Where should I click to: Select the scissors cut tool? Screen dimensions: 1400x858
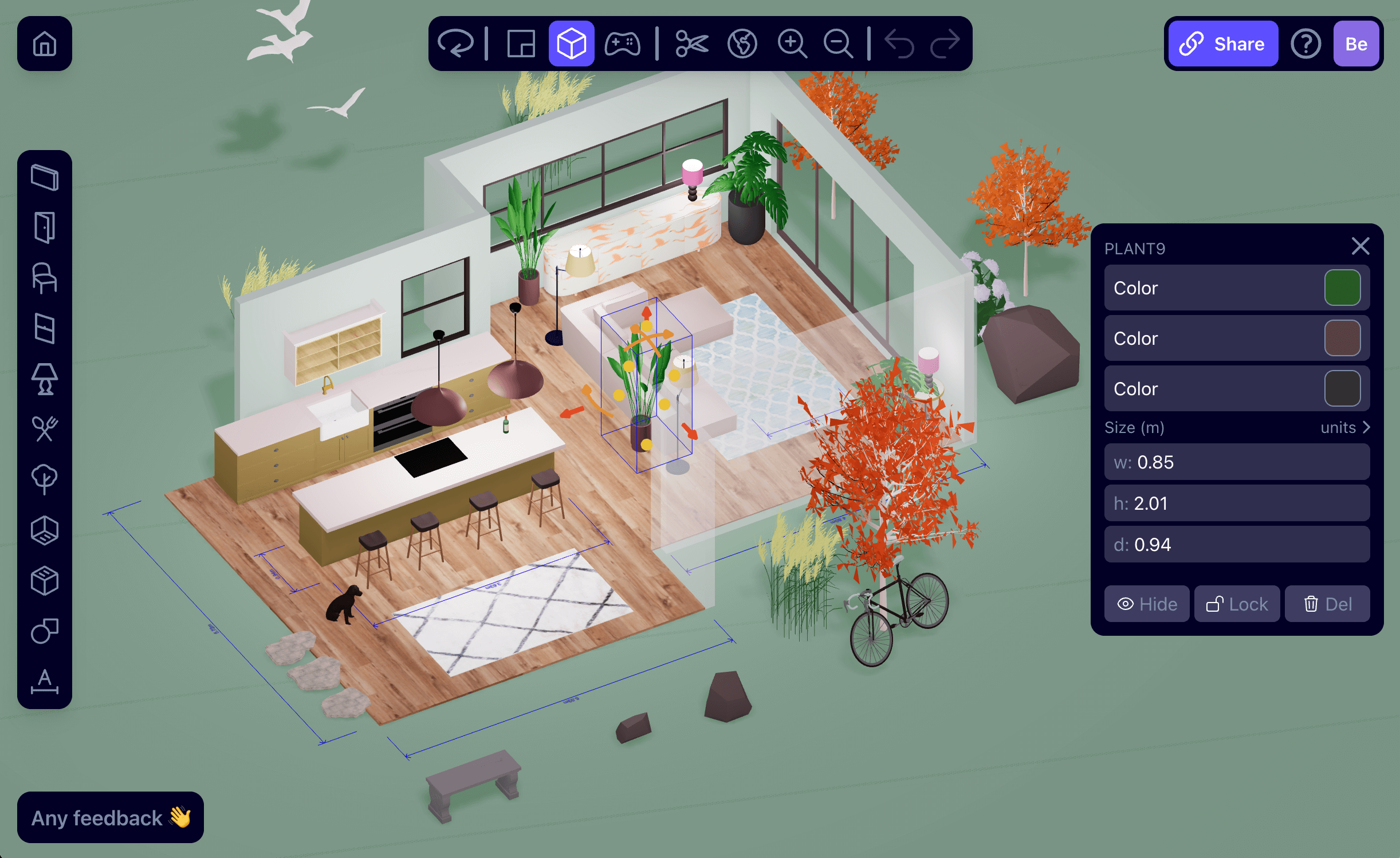pyautogui.click(x=691, y=44)
